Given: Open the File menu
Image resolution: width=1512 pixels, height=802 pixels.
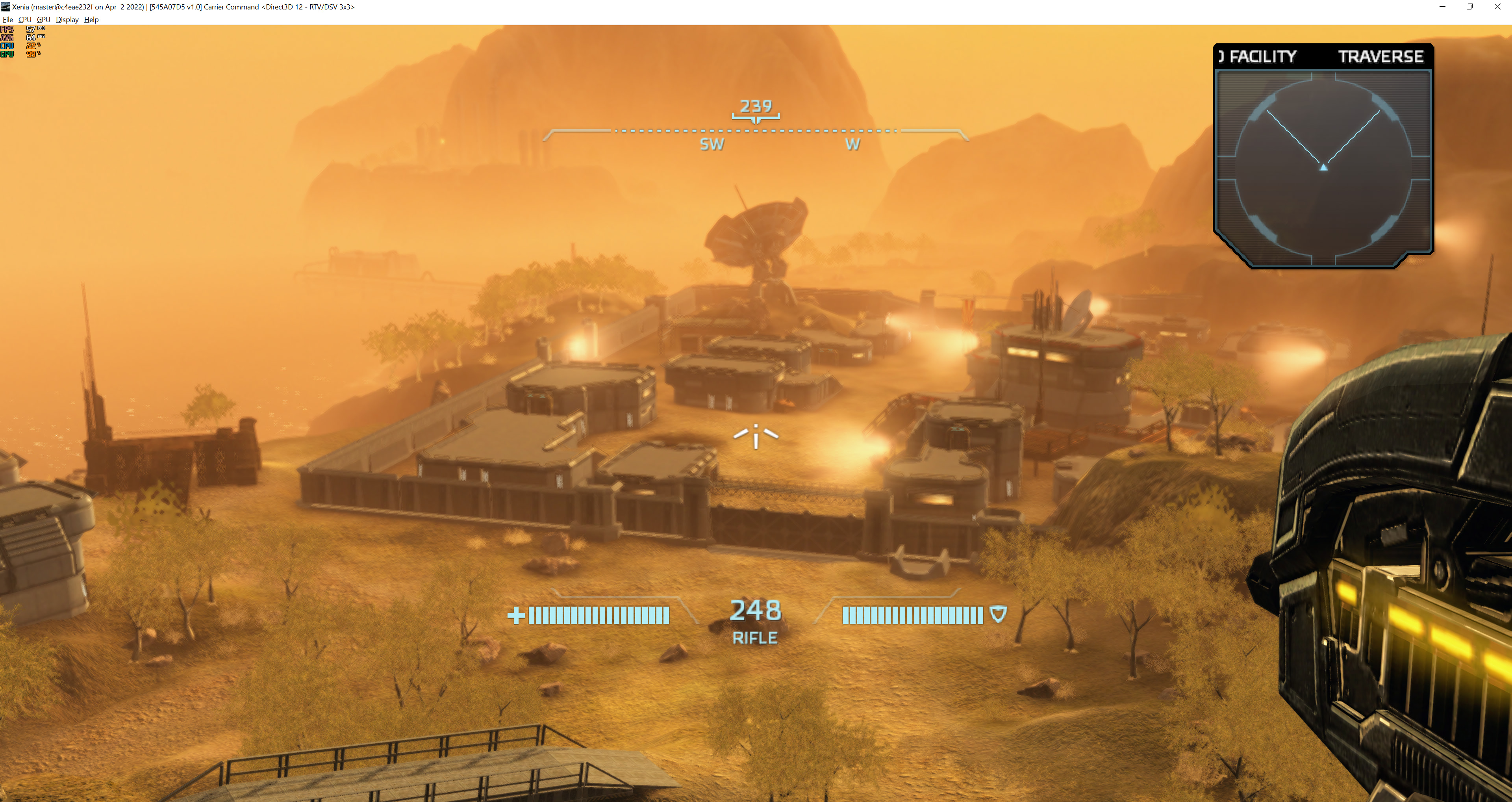Looking at the screenshot, I should (x=7, y=19).
